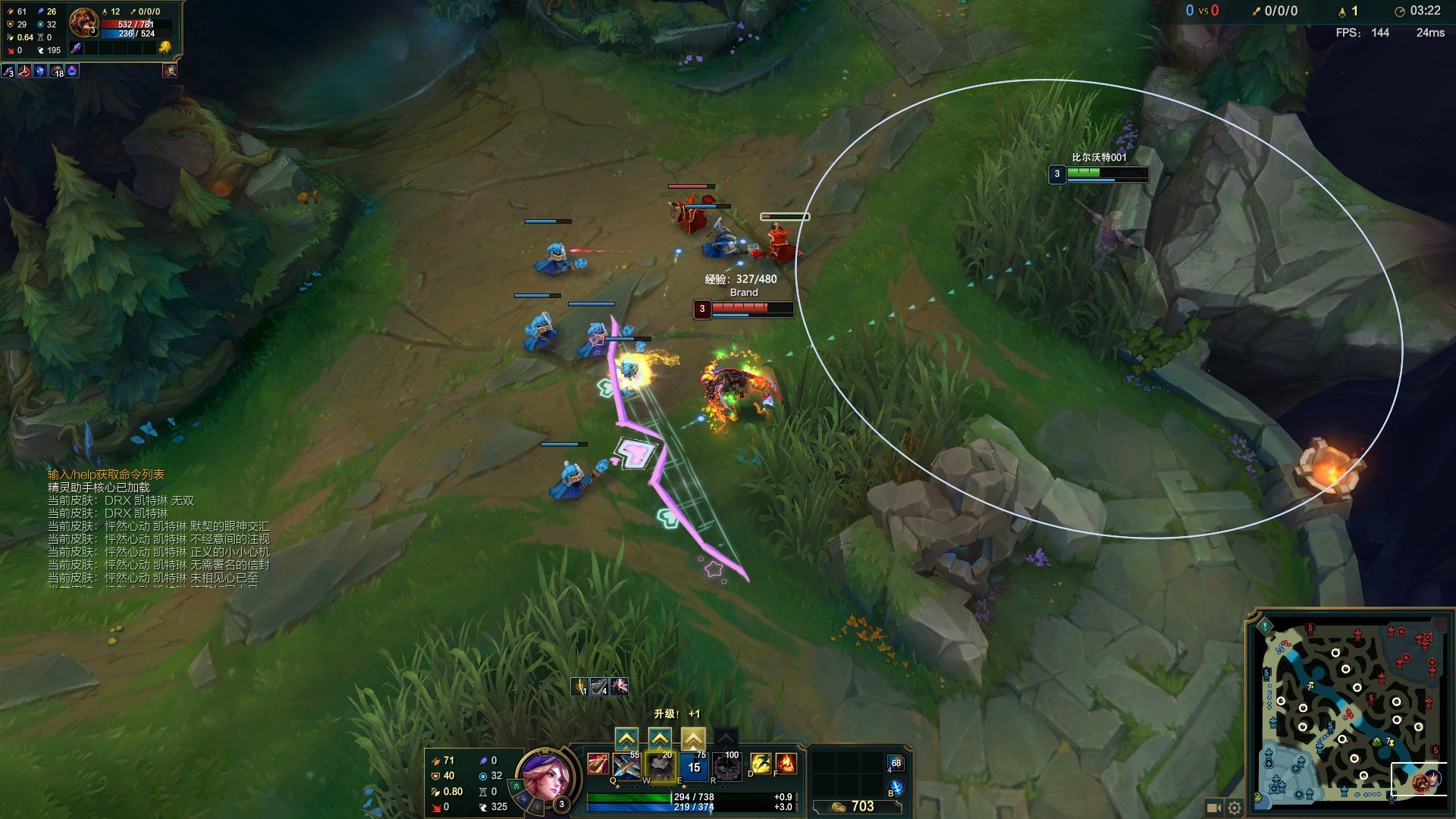
Task: Click Caitlyn's passive ability icon
Action: (598, 764)
